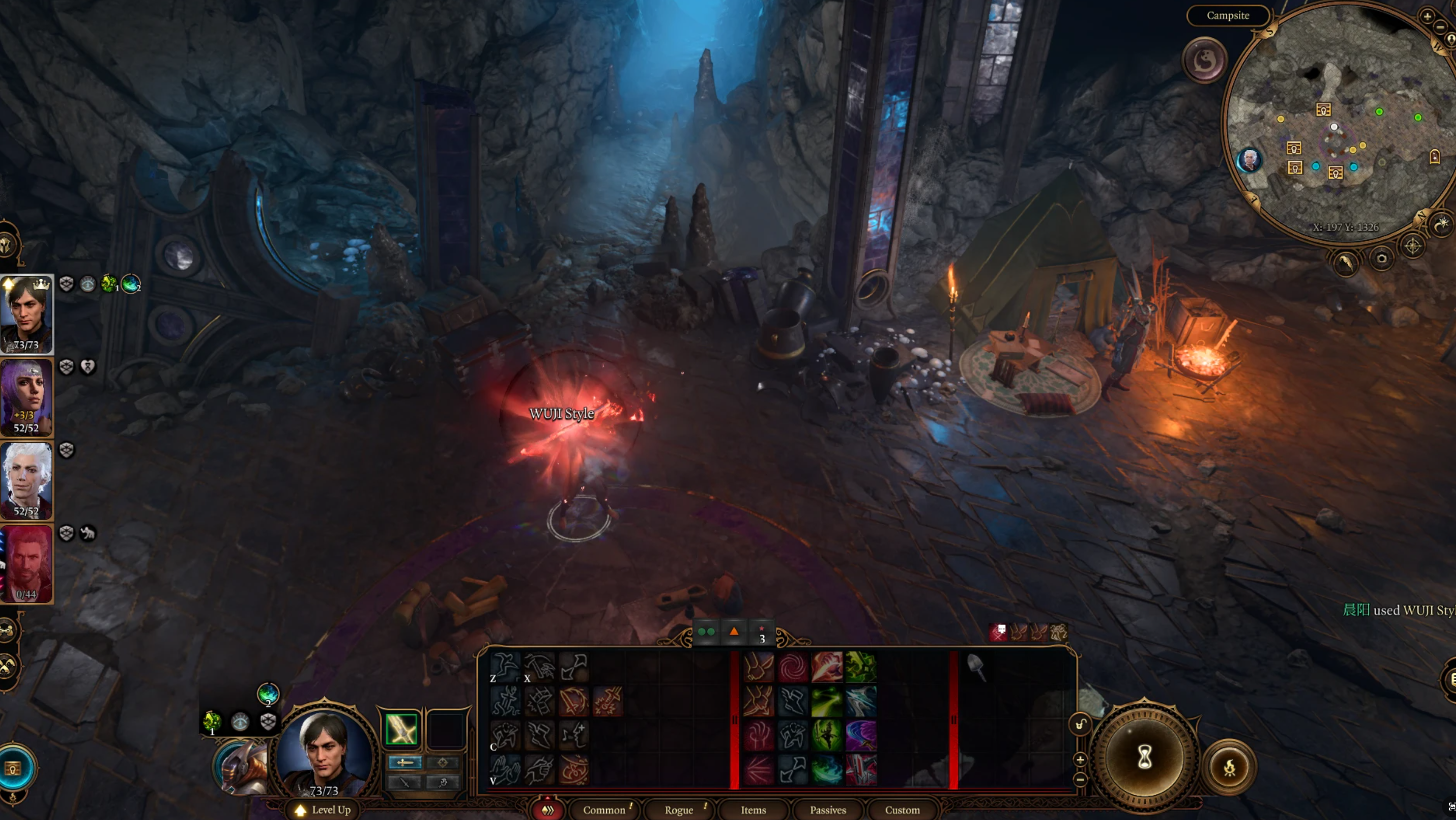The image size is (1456, 820).
Task: Click the padlock hotbar lock toggle
Action: click(x=1080, y=724)
